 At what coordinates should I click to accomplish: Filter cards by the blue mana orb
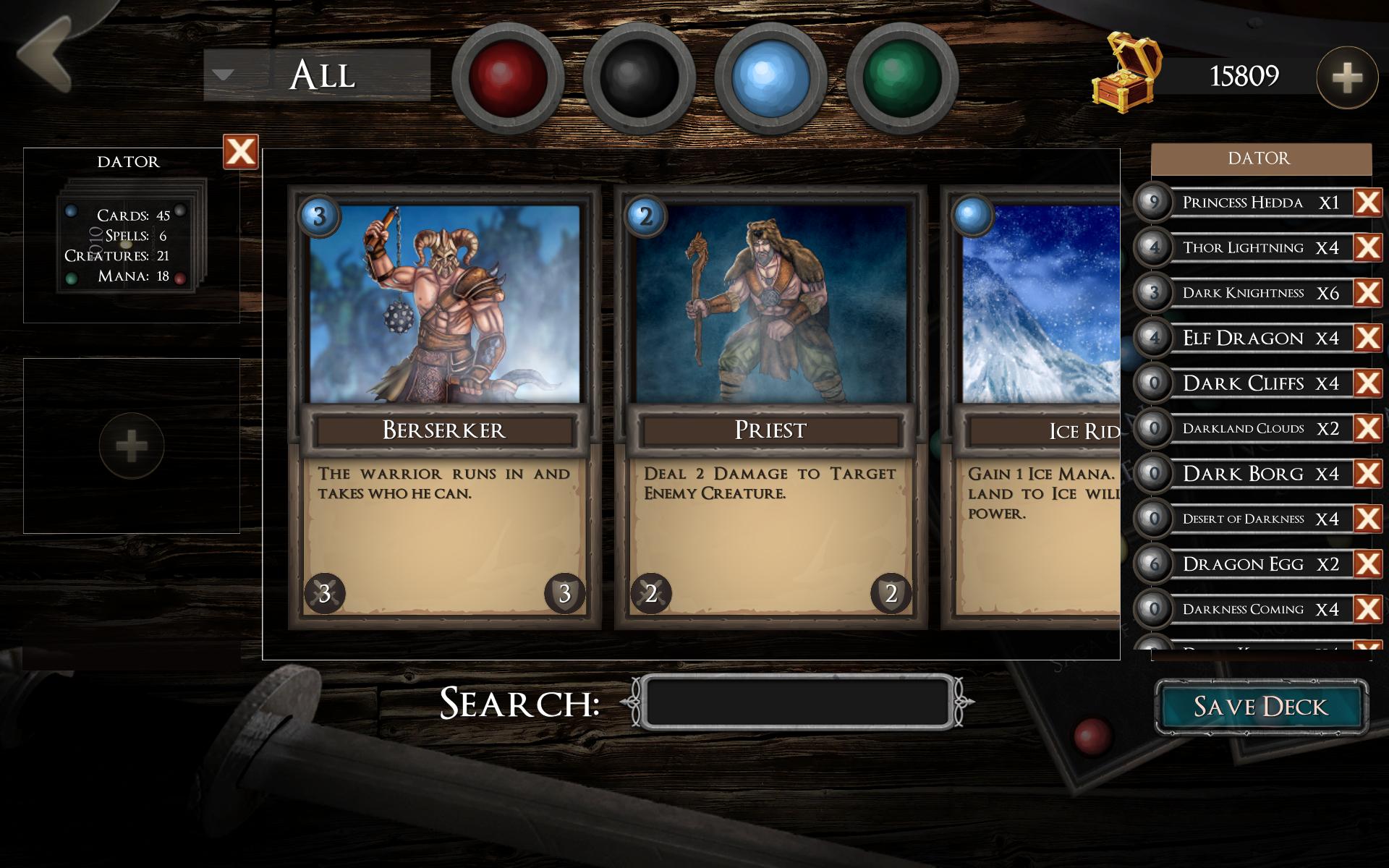pos(770,77)
